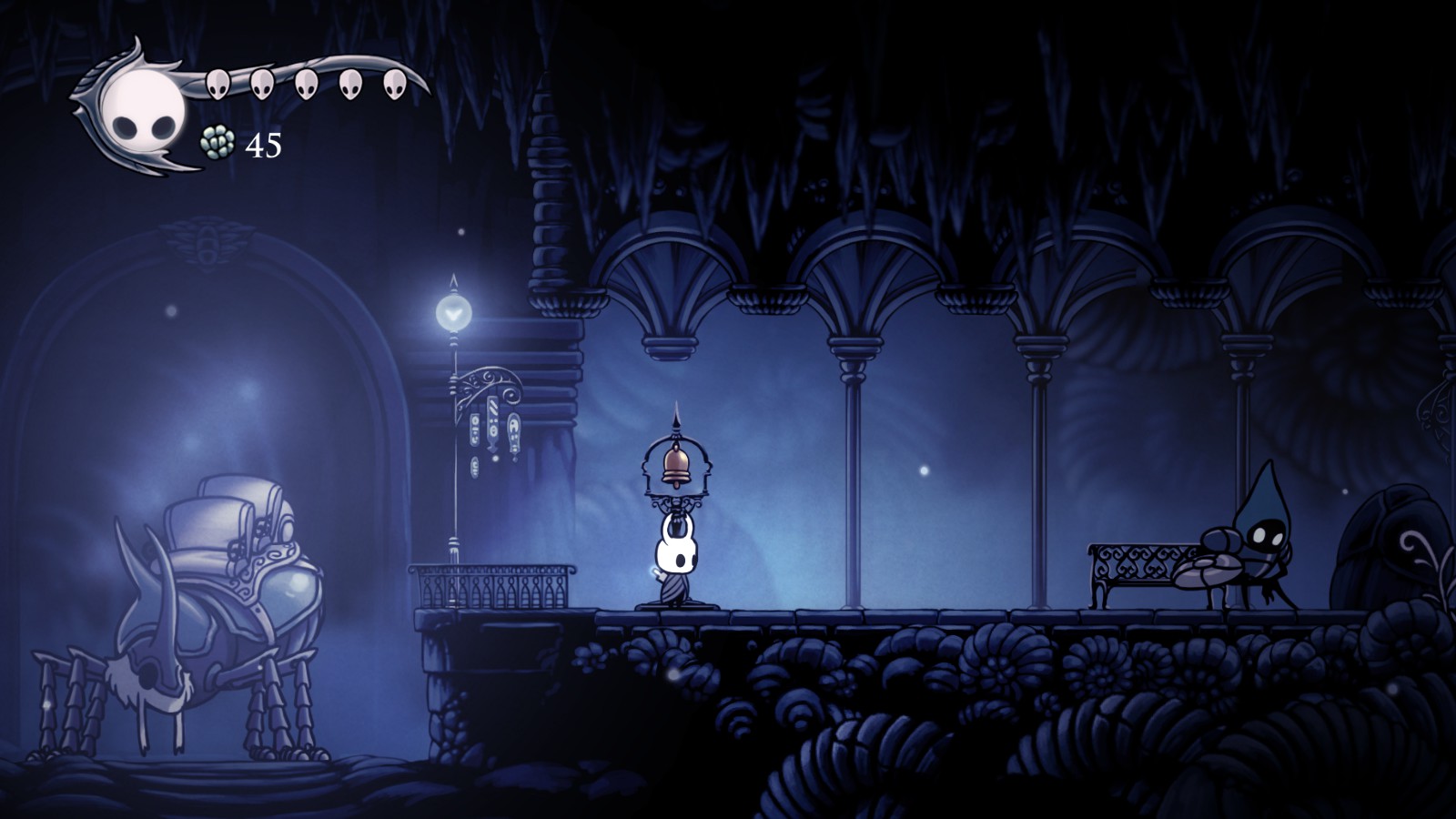Toggle the second health mask
Image resolution: width=1456 pixels, height=819 pixels.
coord(260,85)
